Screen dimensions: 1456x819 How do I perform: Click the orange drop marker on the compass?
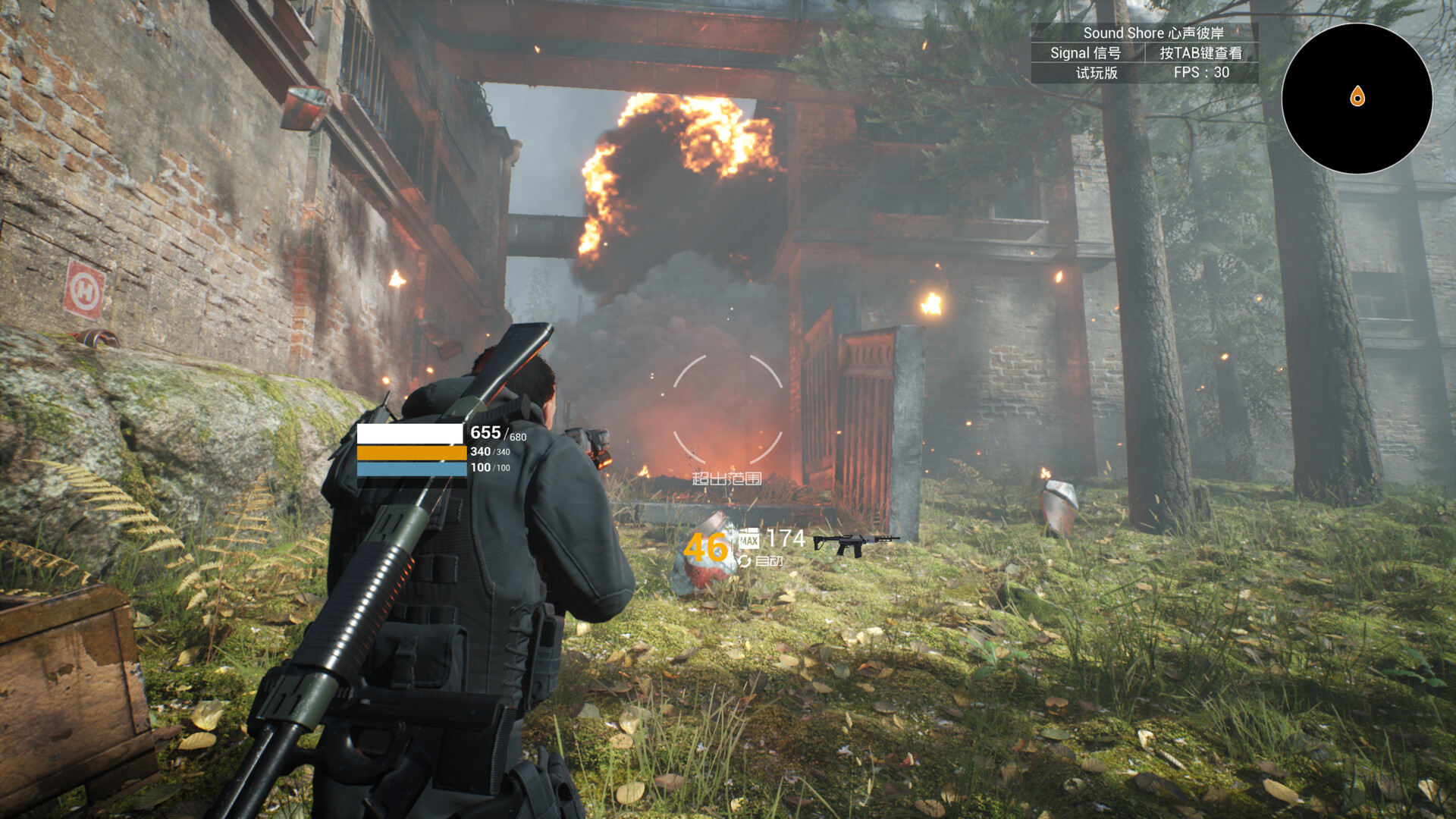click(x=1357, y=95)
